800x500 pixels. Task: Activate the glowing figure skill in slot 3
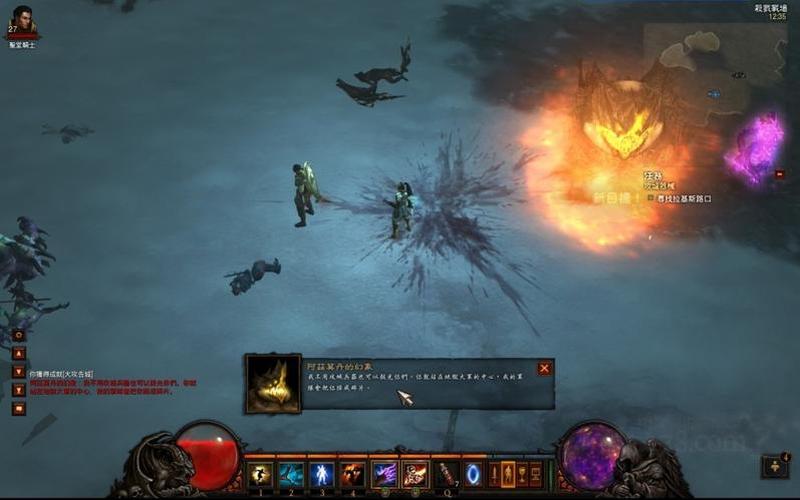click(322, 474)
